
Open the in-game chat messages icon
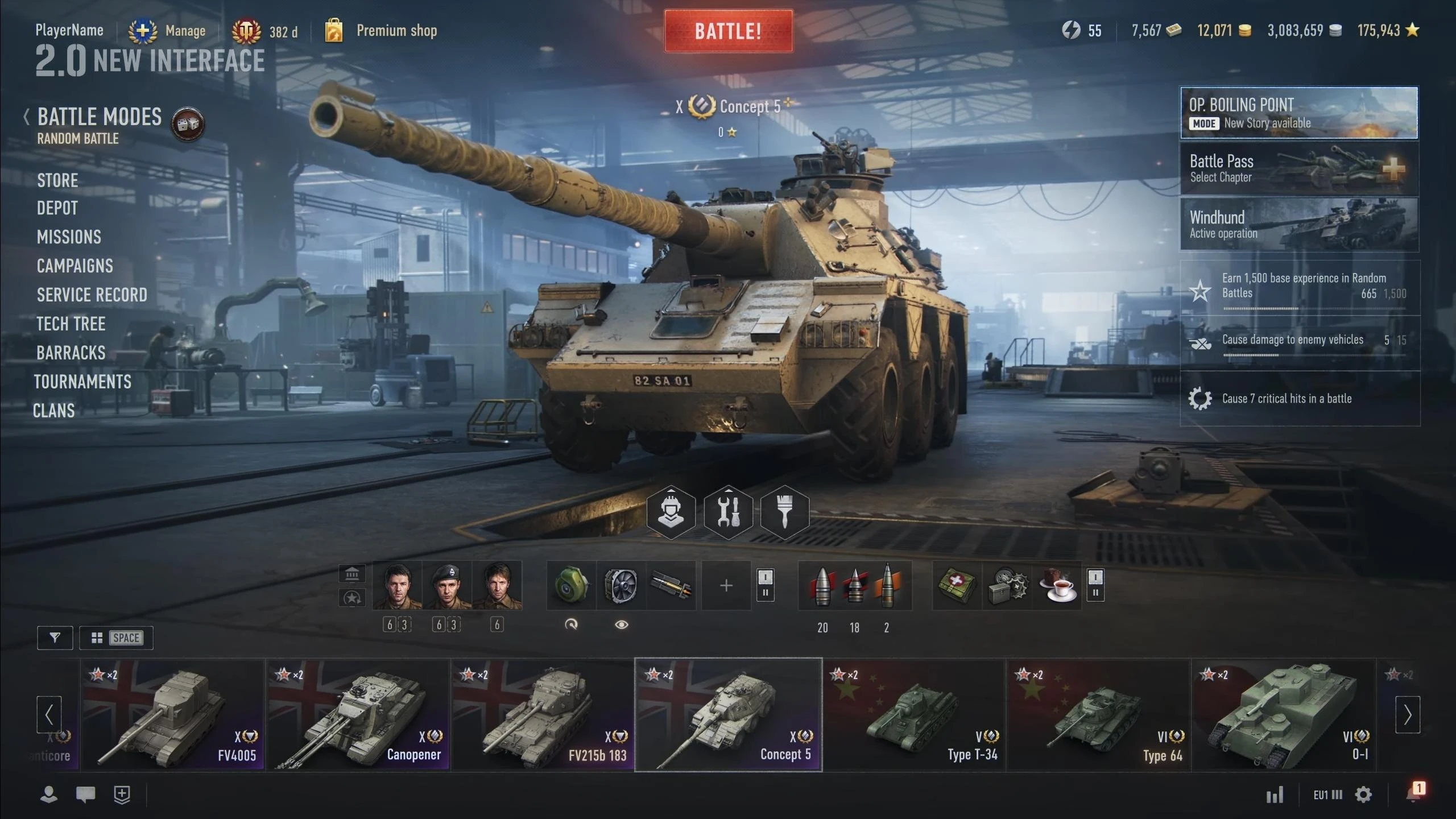click(84, 793)
